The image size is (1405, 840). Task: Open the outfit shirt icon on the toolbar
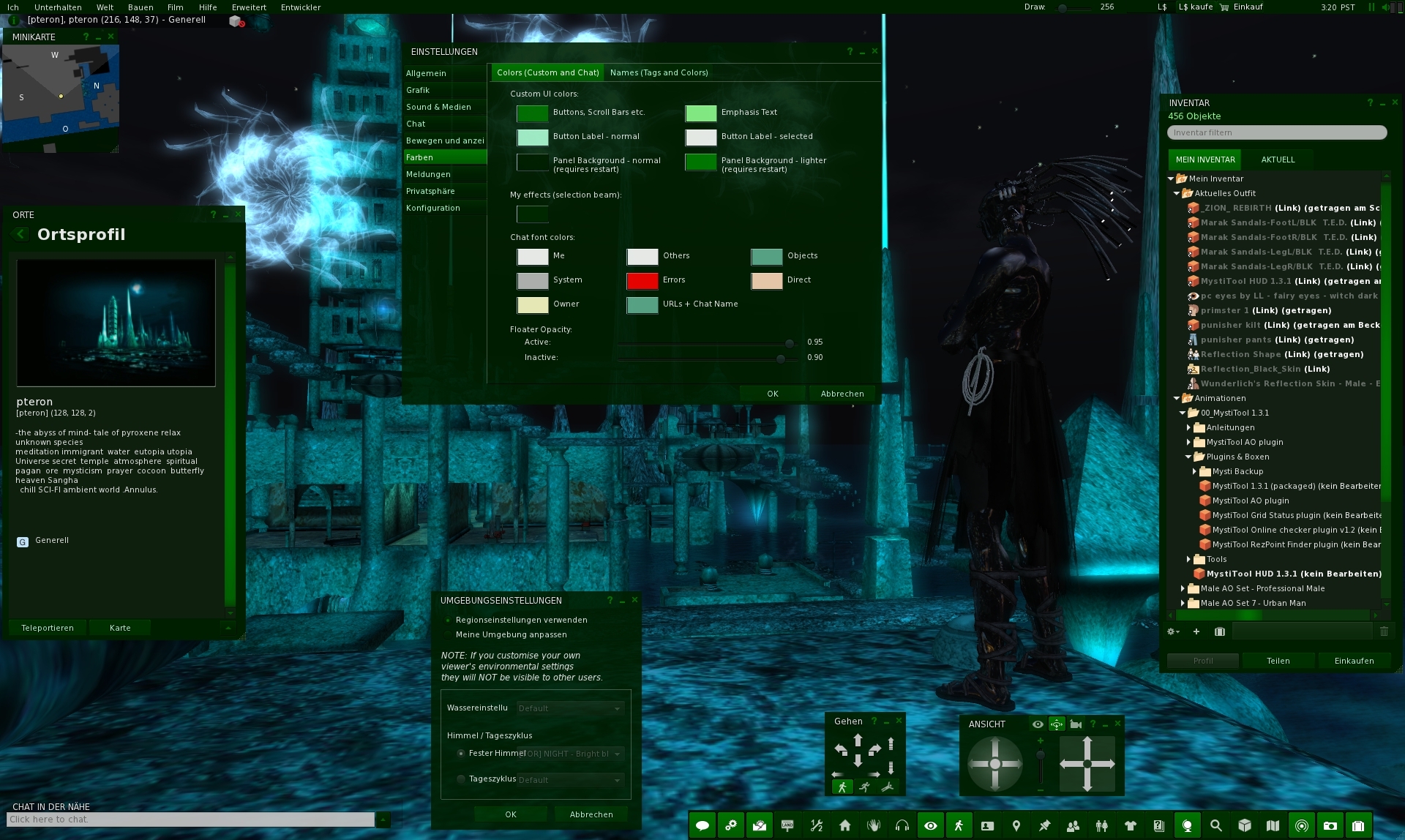coord(1131,825)
